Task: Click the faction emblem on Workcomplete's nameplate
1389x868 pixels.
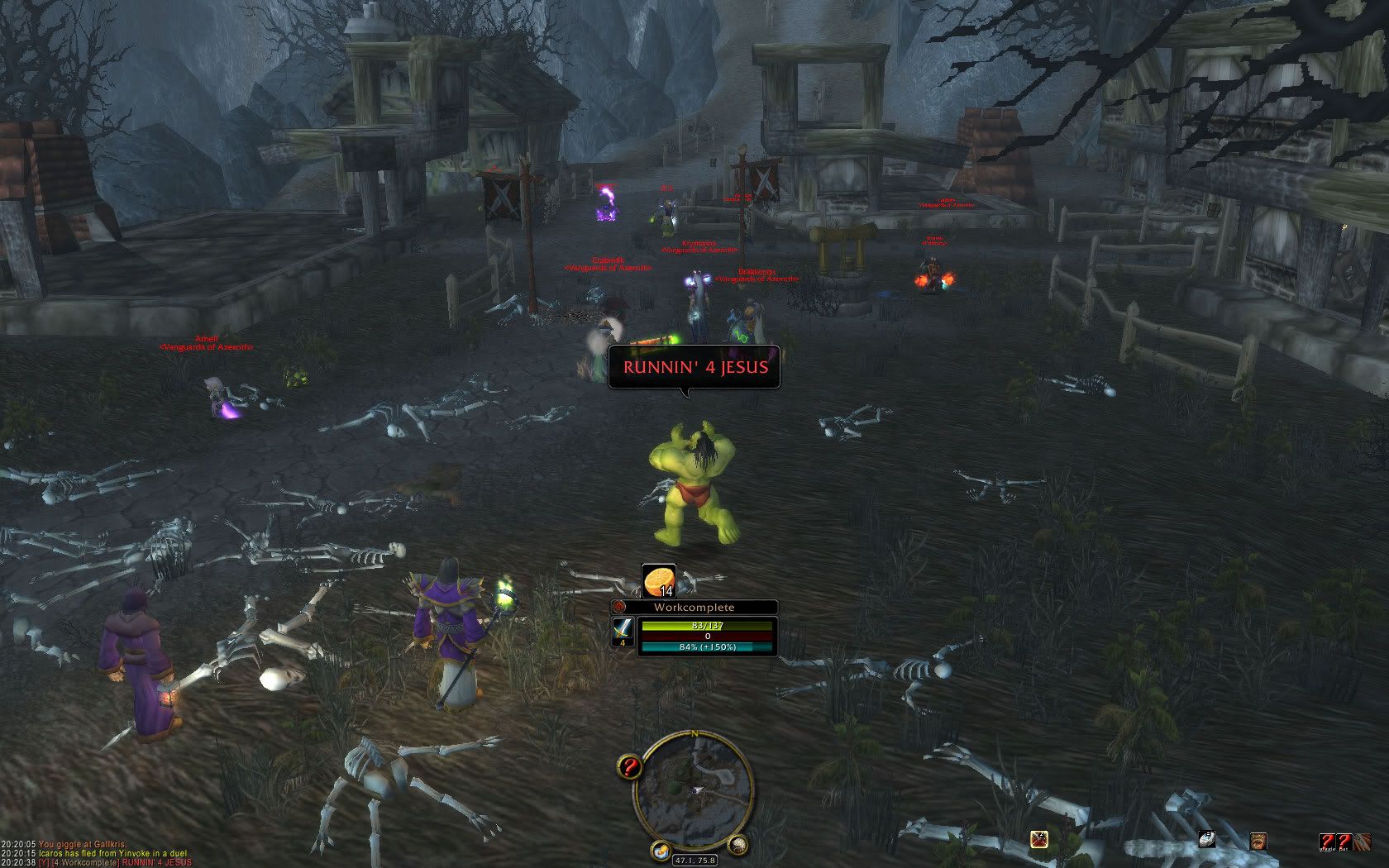Action: (x=620, y=607)
